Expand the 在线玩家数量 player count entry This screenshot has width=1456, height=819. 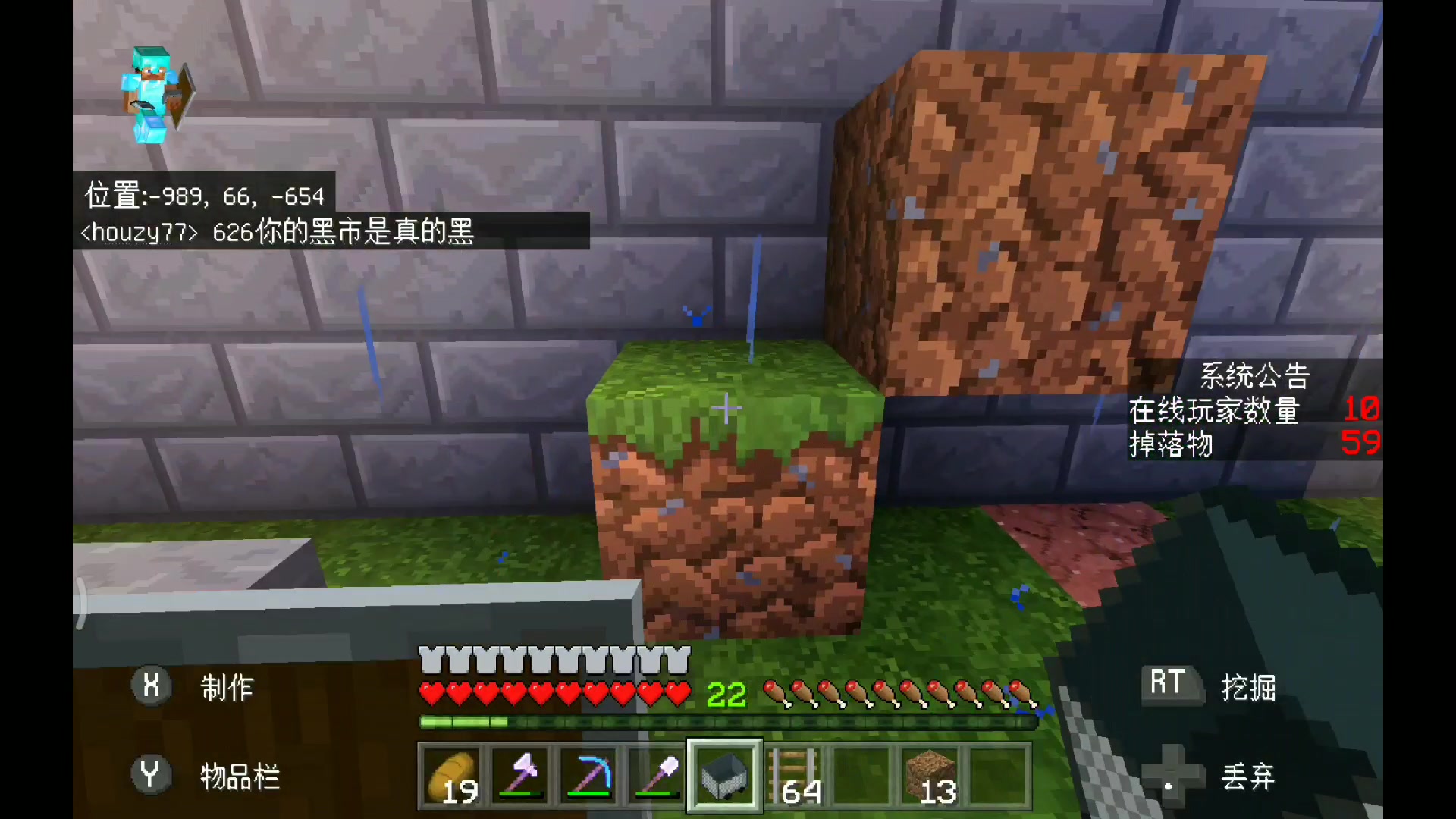1213,409
